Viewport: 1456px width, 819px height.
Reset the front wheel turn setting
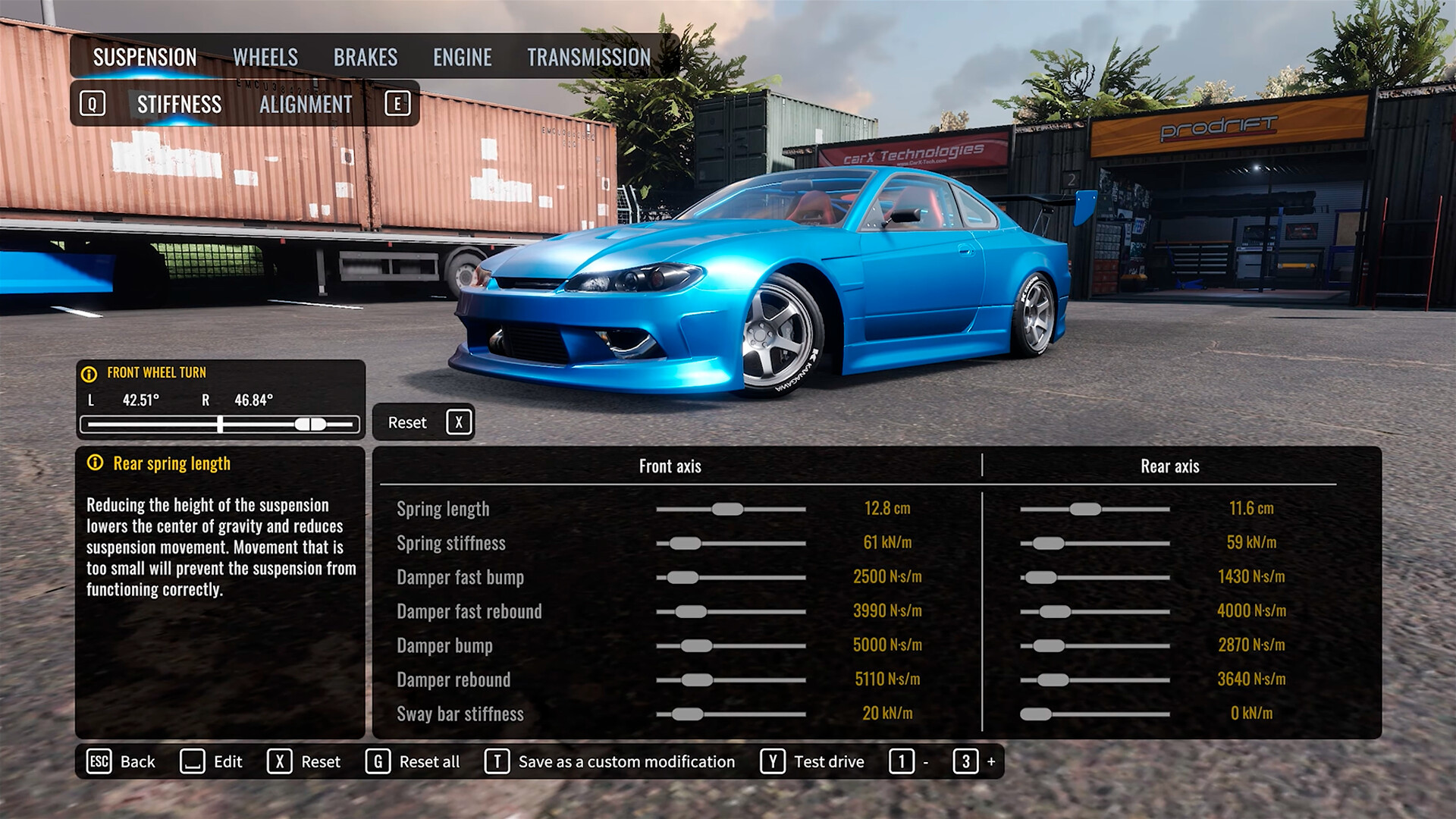[423, 422]
